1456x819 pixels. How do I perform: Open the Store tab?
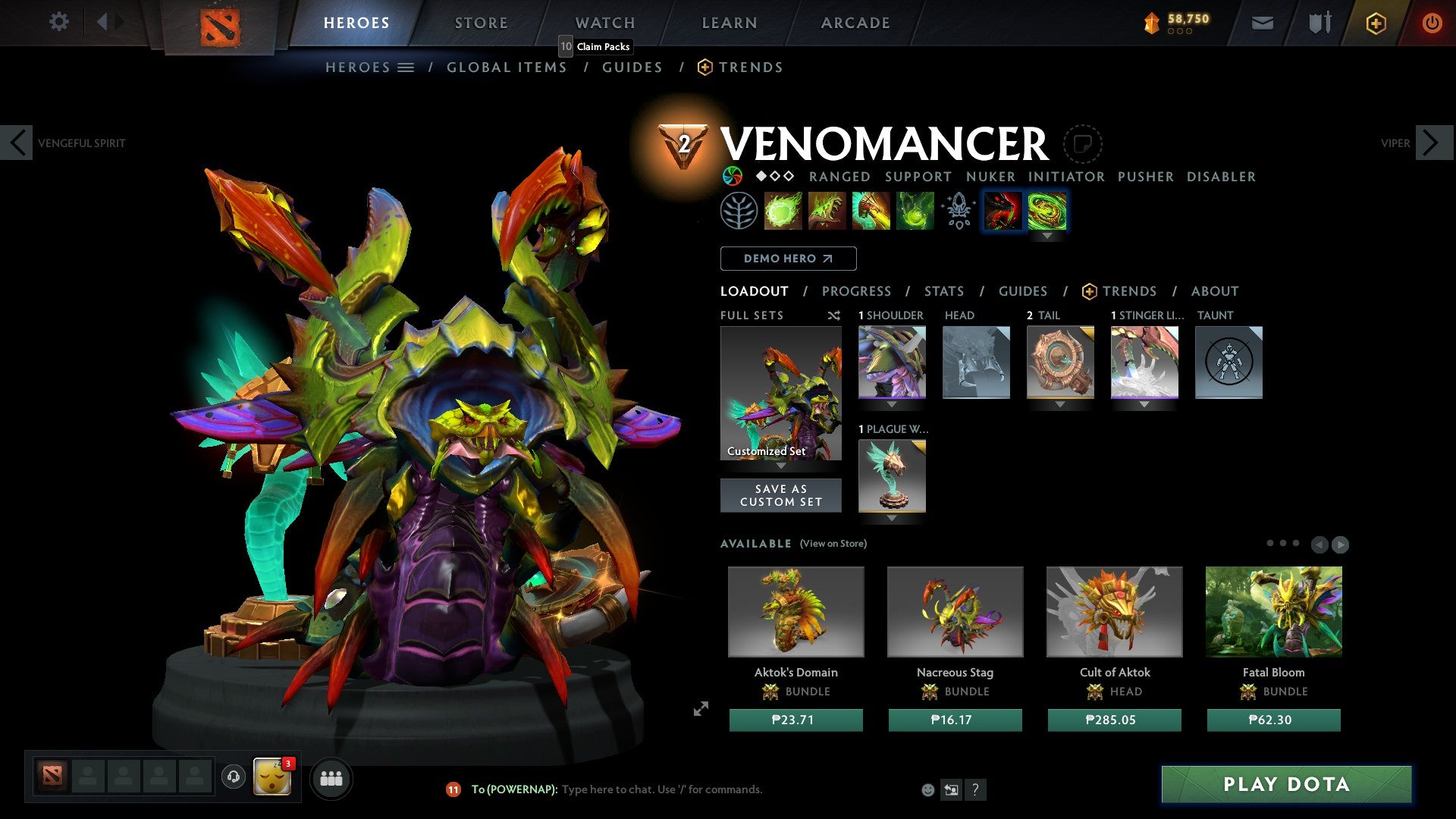(481, 23)
